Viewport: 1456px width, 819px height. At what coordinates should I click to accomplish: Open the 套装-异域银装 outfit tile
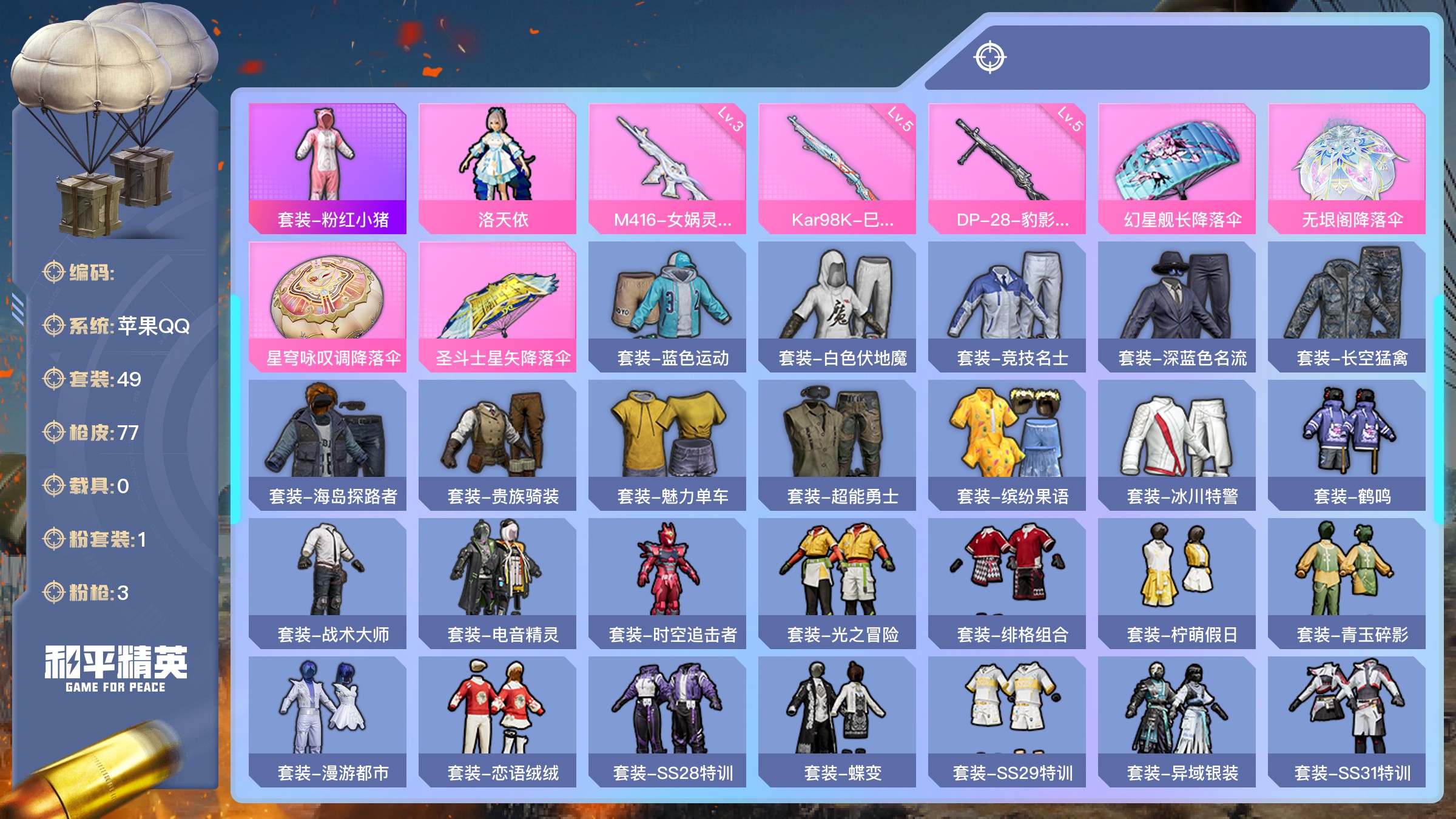click(1177, 722)
